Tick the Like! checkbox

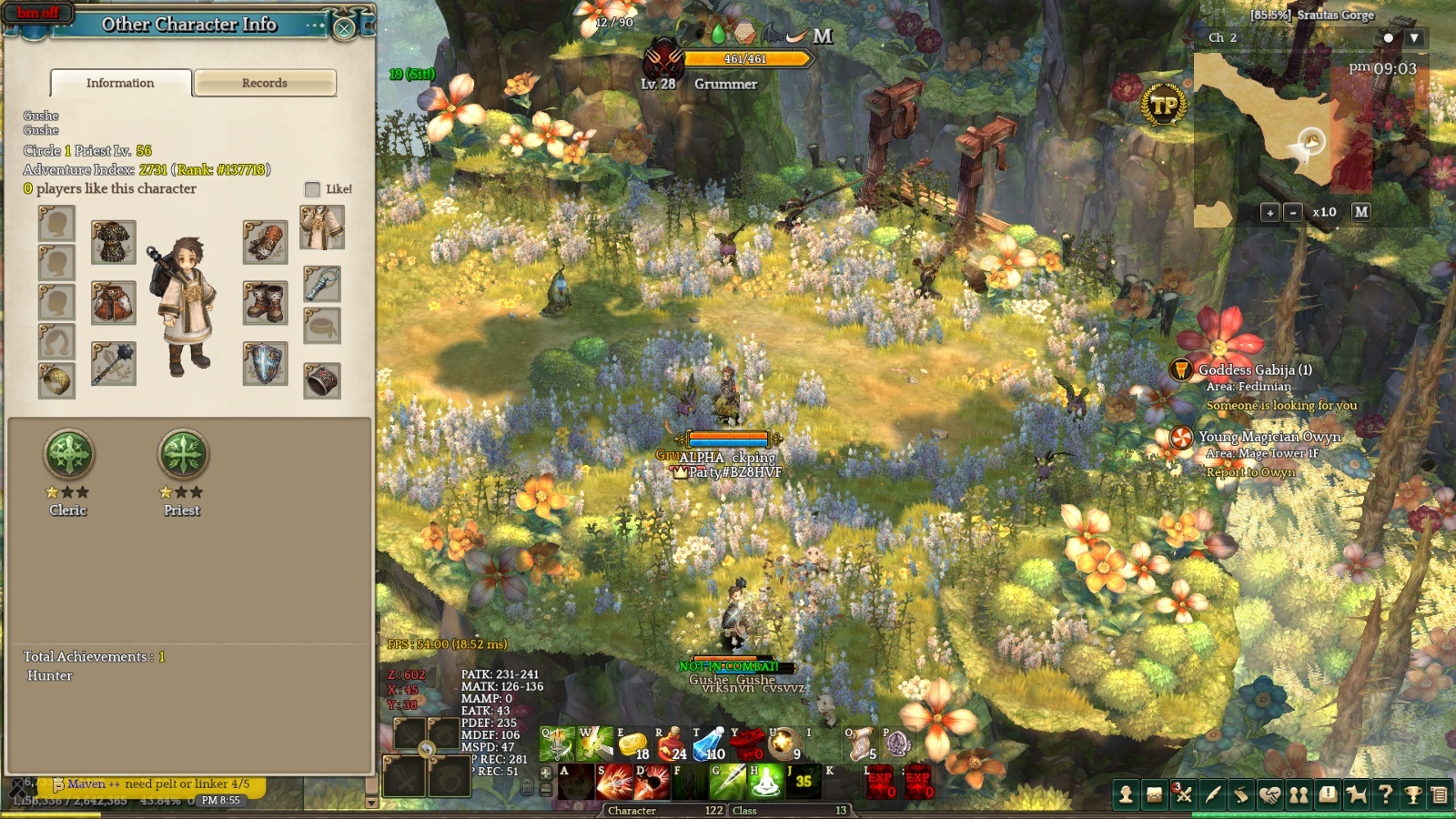312,189
